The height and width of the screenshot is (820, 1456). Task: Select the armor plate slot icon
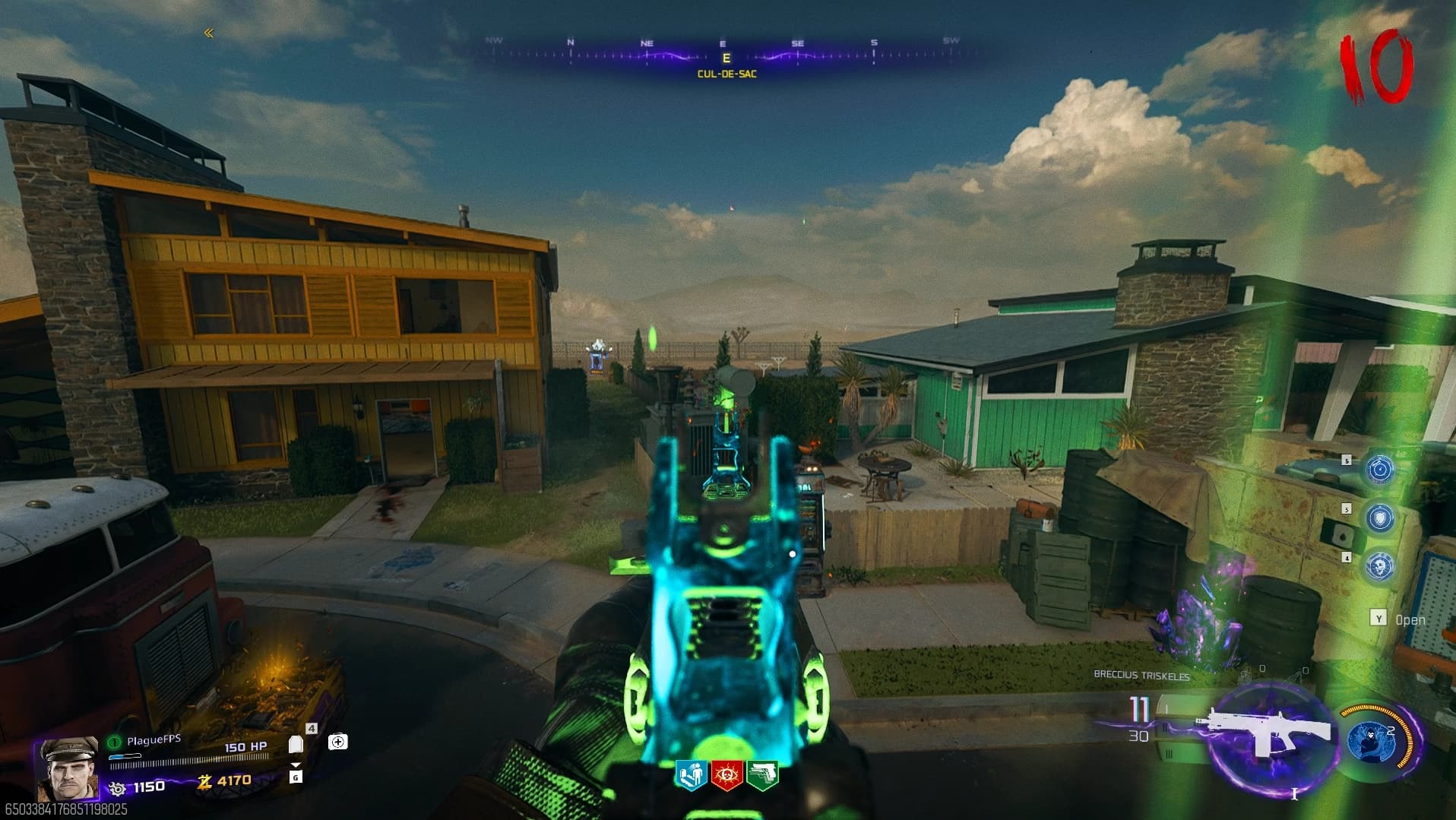click(296, 744)
